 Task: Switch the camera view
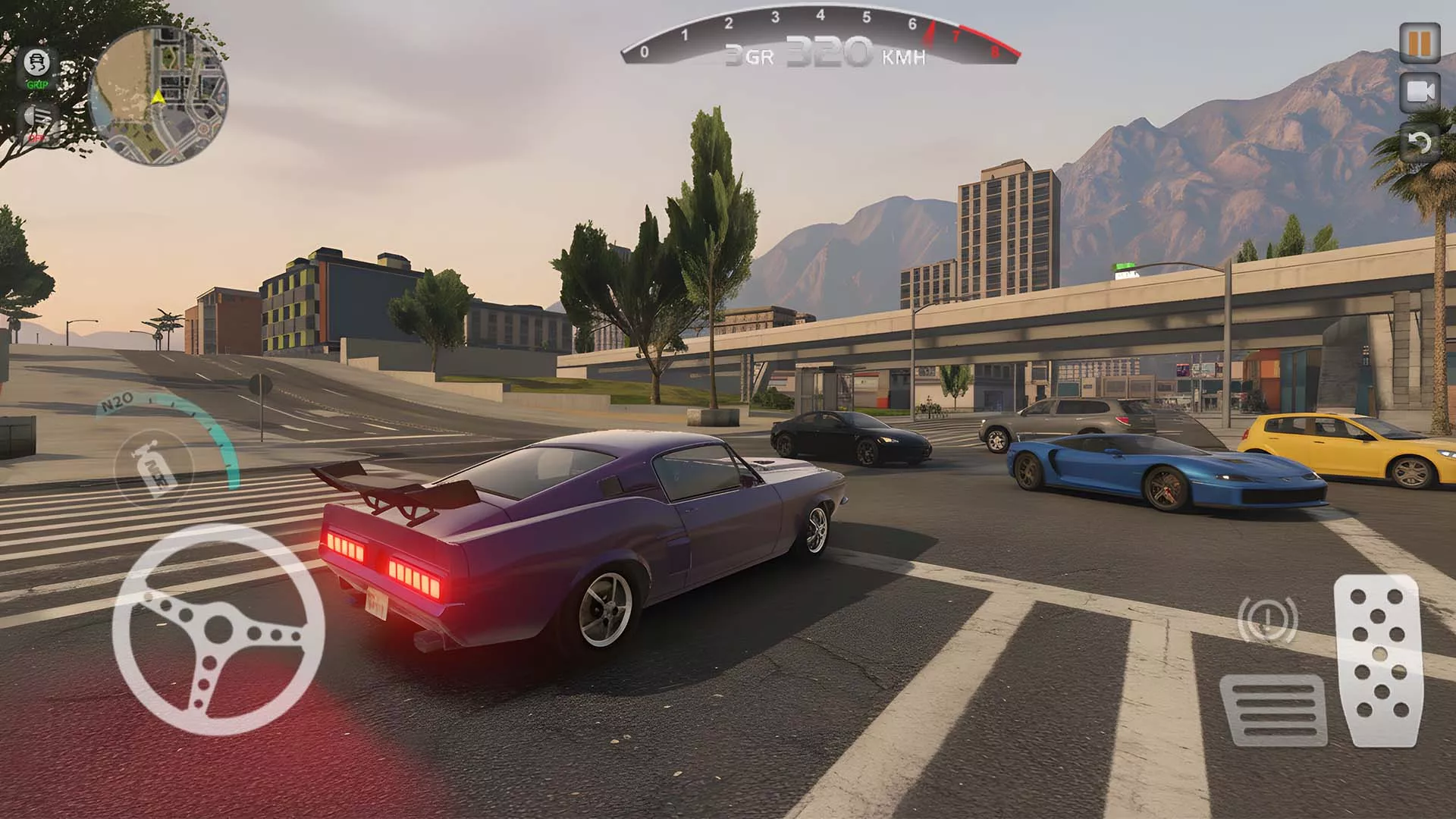click(x=1419, y=92)
